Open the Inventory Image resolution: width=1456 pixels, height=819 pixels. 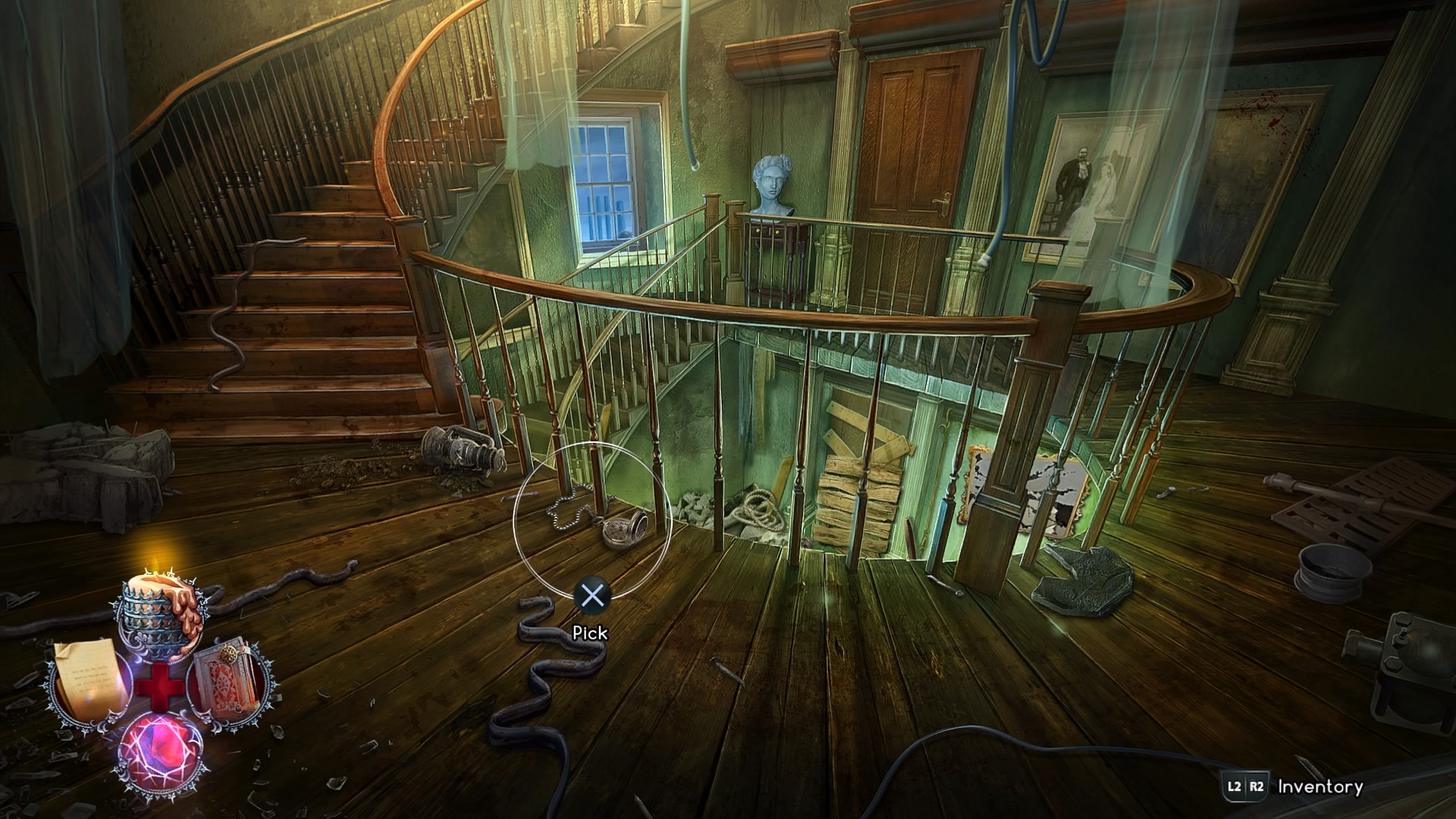pos(1319,786)
